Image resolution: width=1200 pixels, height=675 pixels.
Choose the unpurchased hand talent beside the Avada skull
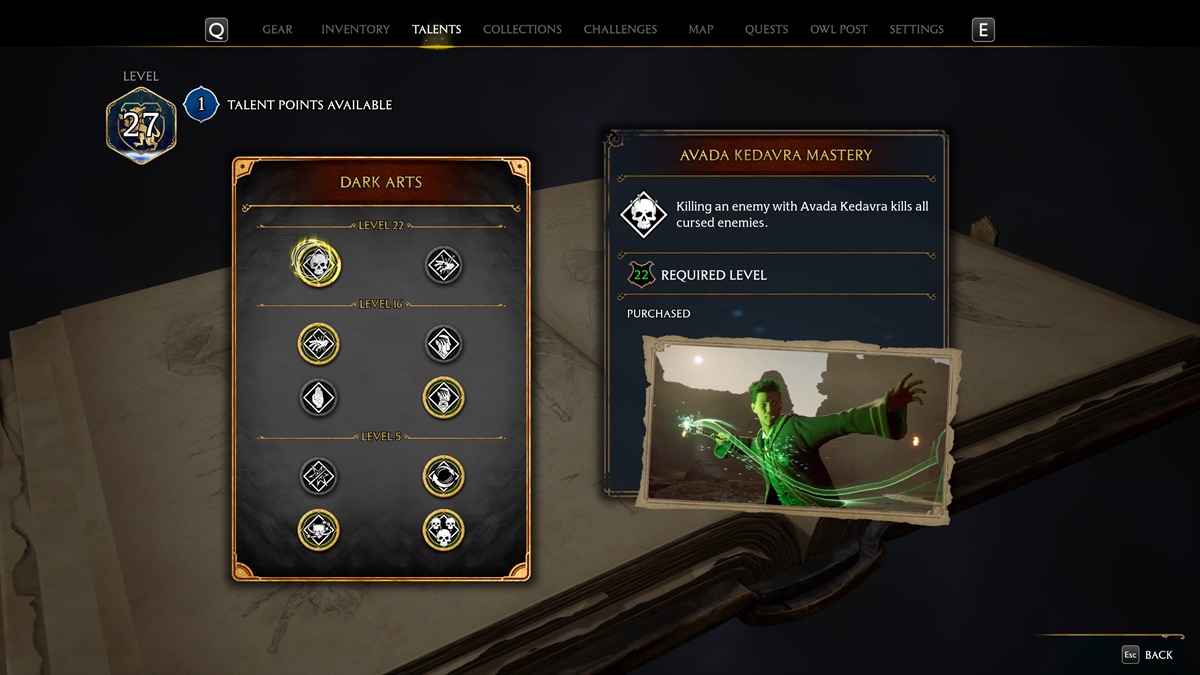[x=443, y=264]
